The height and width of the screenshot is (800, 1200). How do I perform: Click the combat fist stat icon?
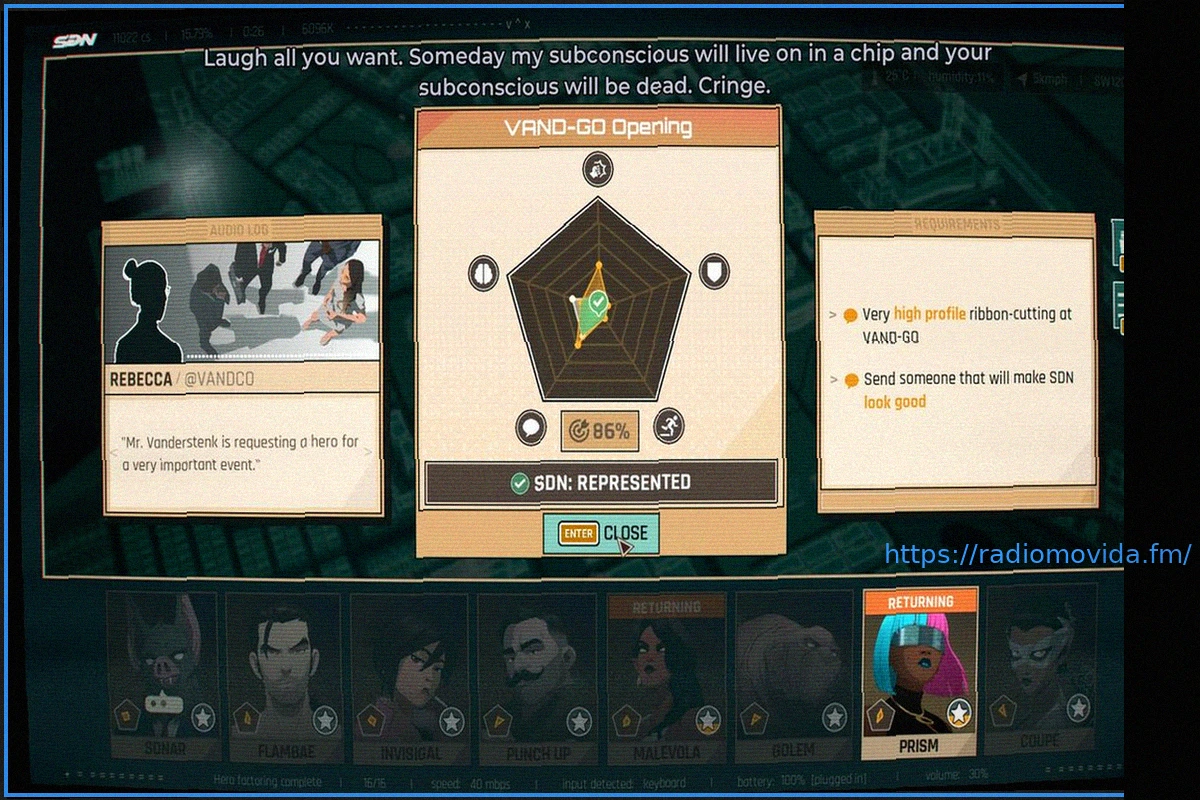click(x=598, y=170)
